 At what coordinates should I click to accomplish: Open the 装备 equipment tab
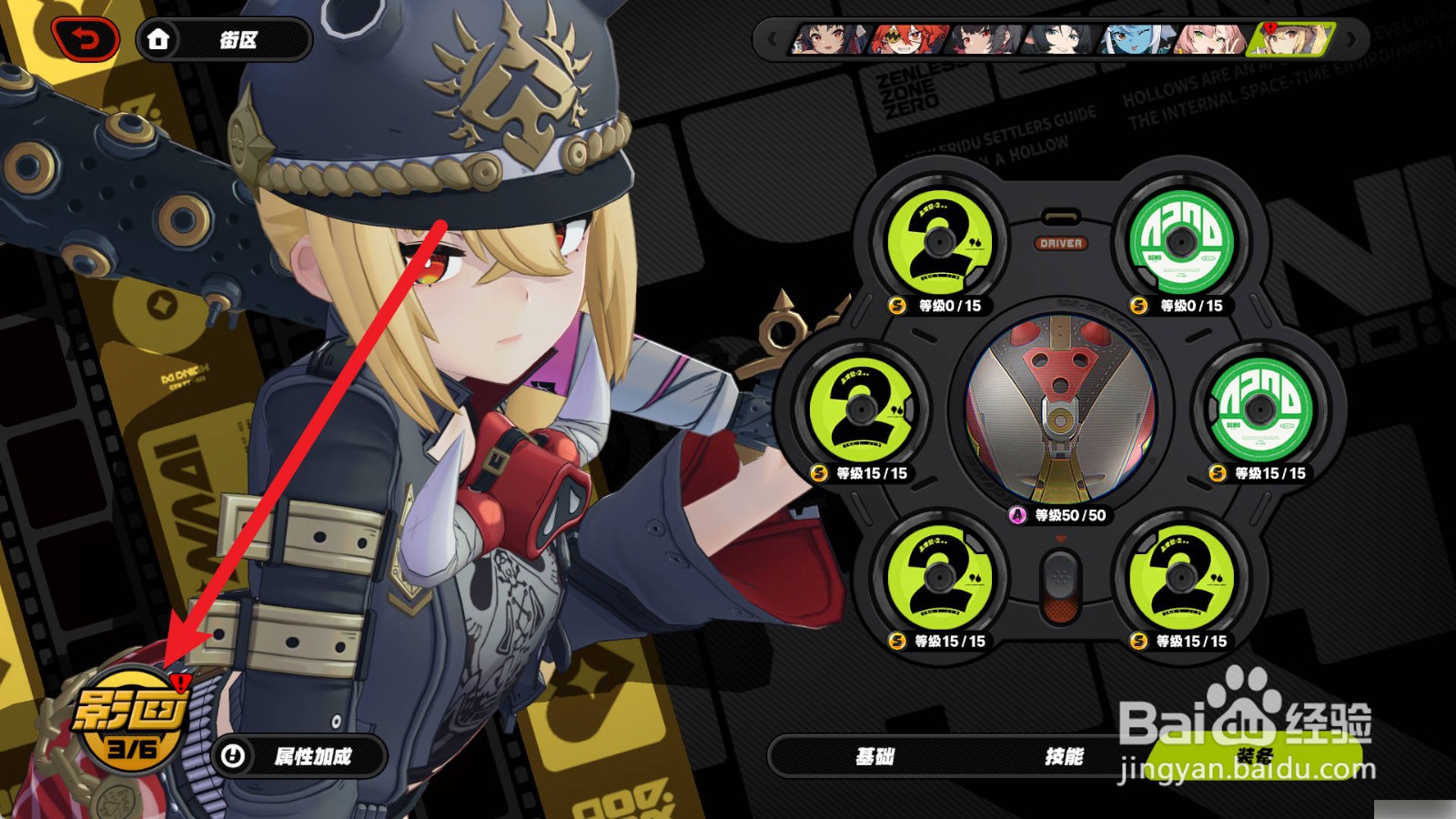click(1253, 756)
